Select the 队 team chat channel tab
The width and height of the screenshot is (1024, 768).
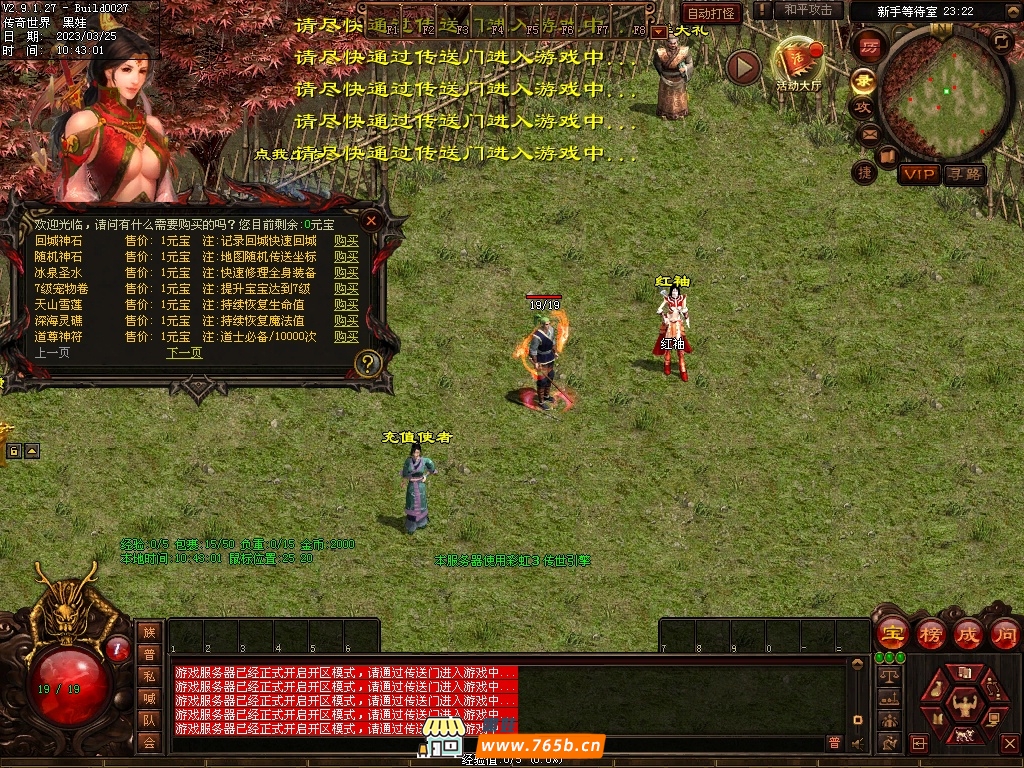coord(149,720)
